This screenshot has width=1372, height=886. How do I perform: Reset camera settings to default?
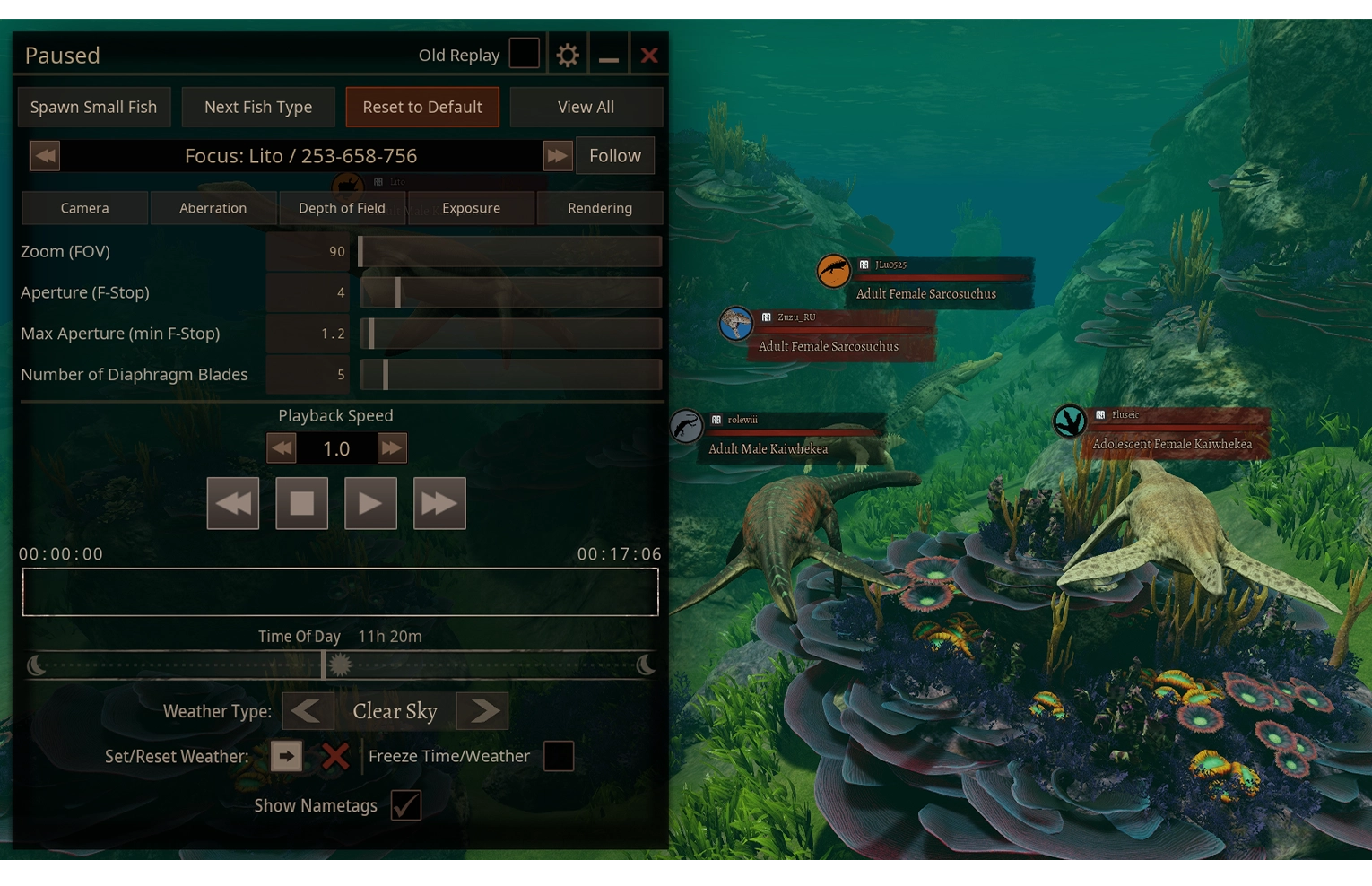[422, 108]
